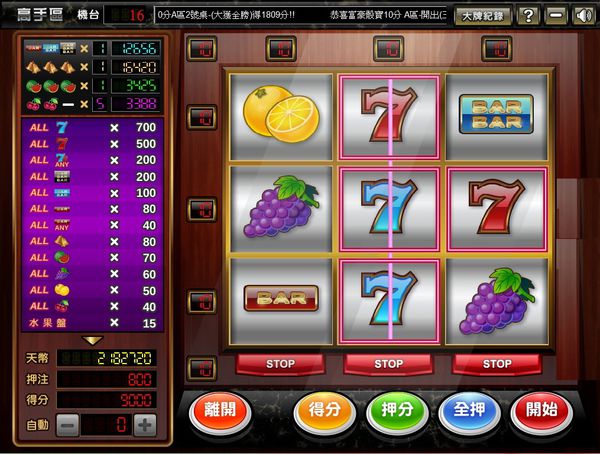Open the 大牌紀錄 big win records
This screenshot has width=600, height=454.
[x=483, y=16]
